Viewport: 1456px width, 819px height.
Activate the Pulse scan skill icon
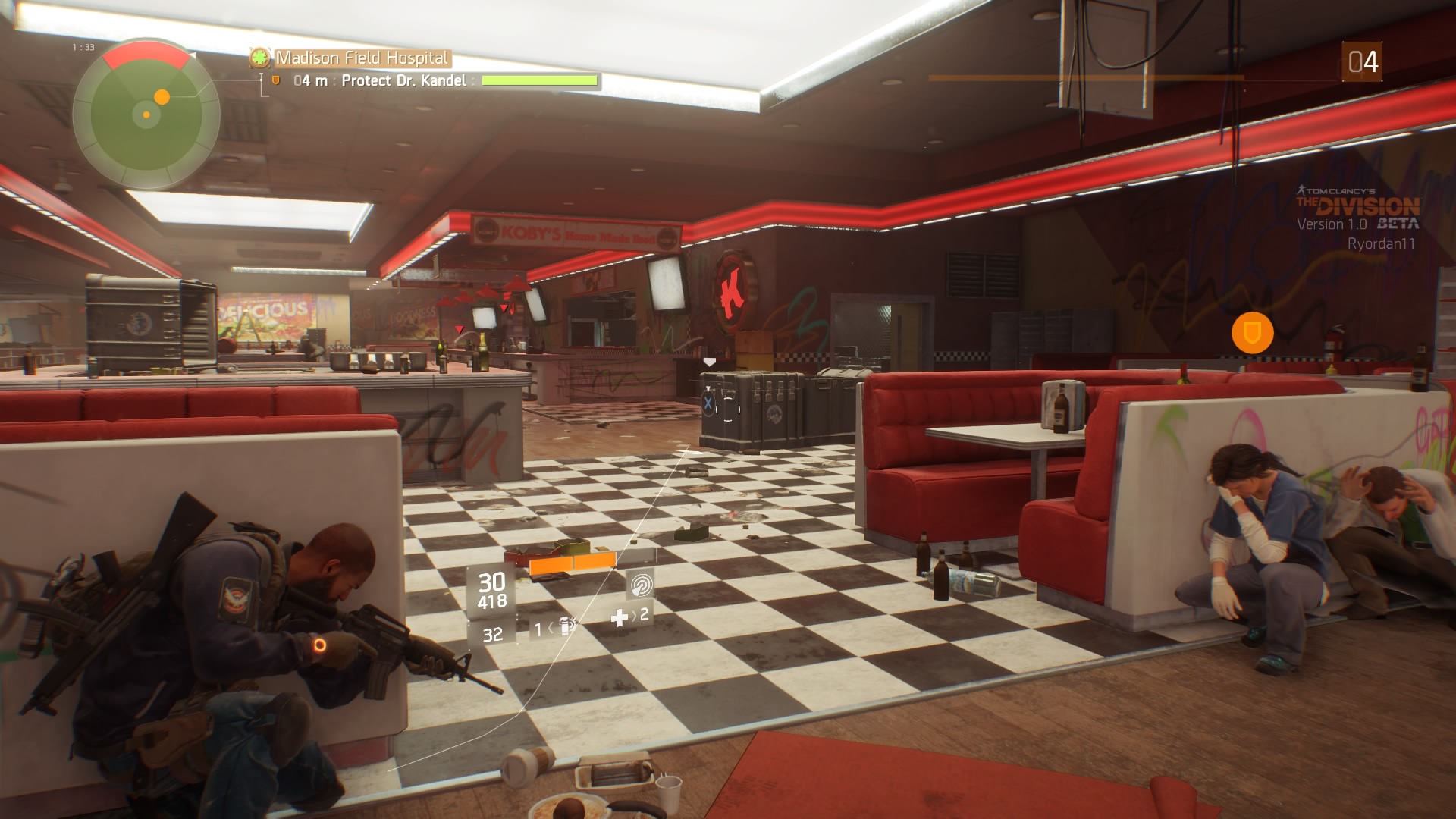click(x=641, y=585)
